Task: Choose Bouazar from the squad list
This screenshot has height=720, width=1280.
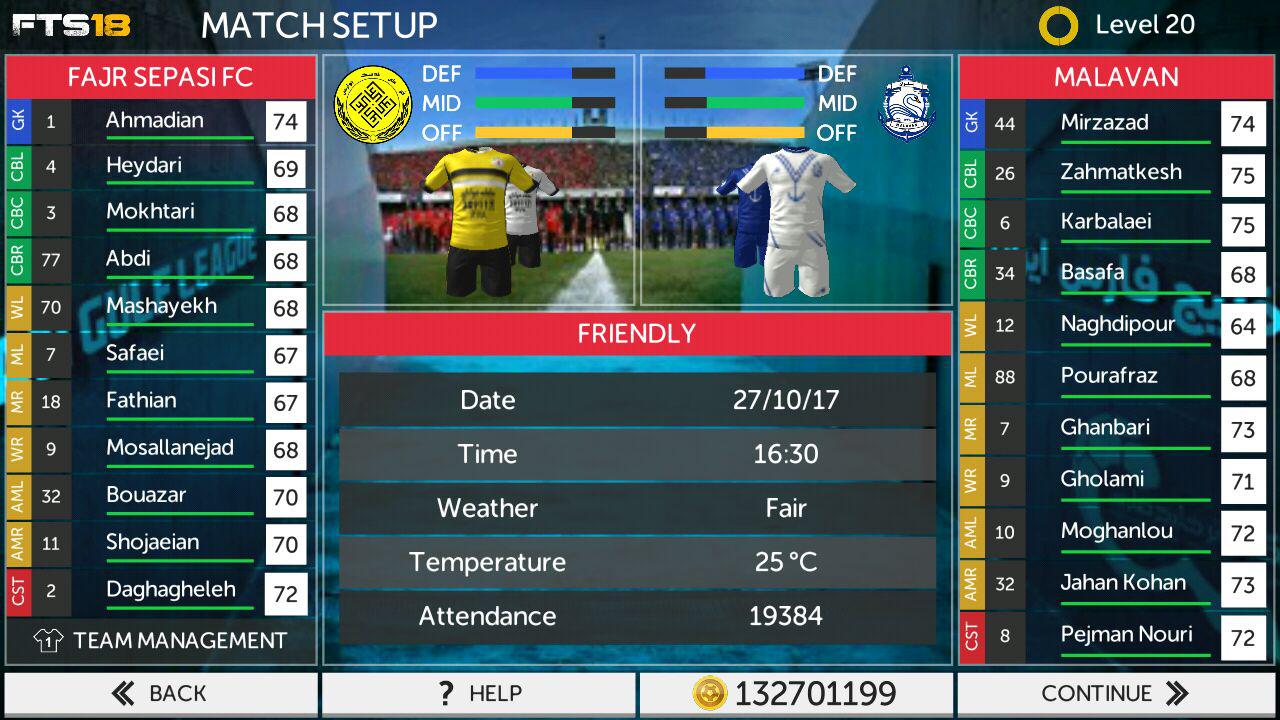Action: 147,495
